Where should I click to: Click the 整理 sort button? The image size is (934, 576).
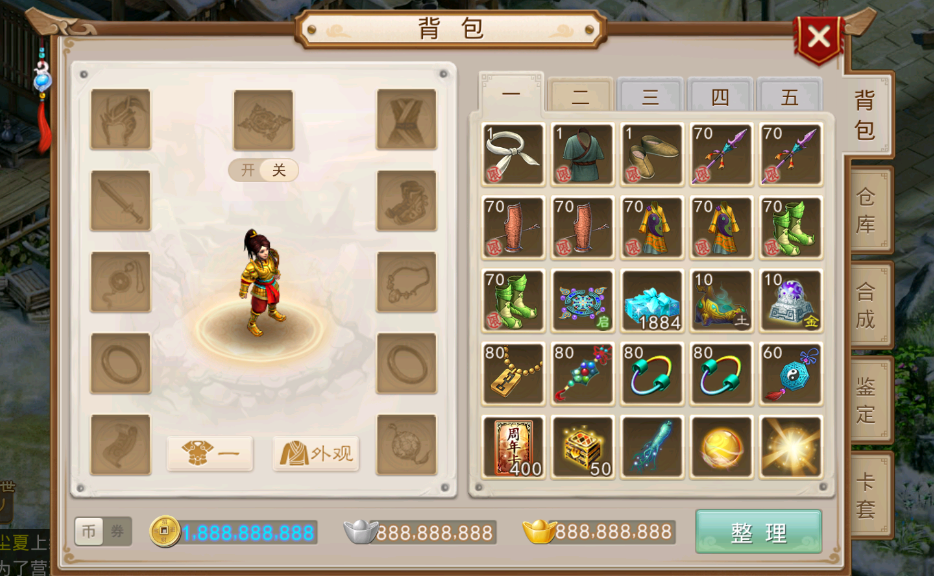click(758, 532)
